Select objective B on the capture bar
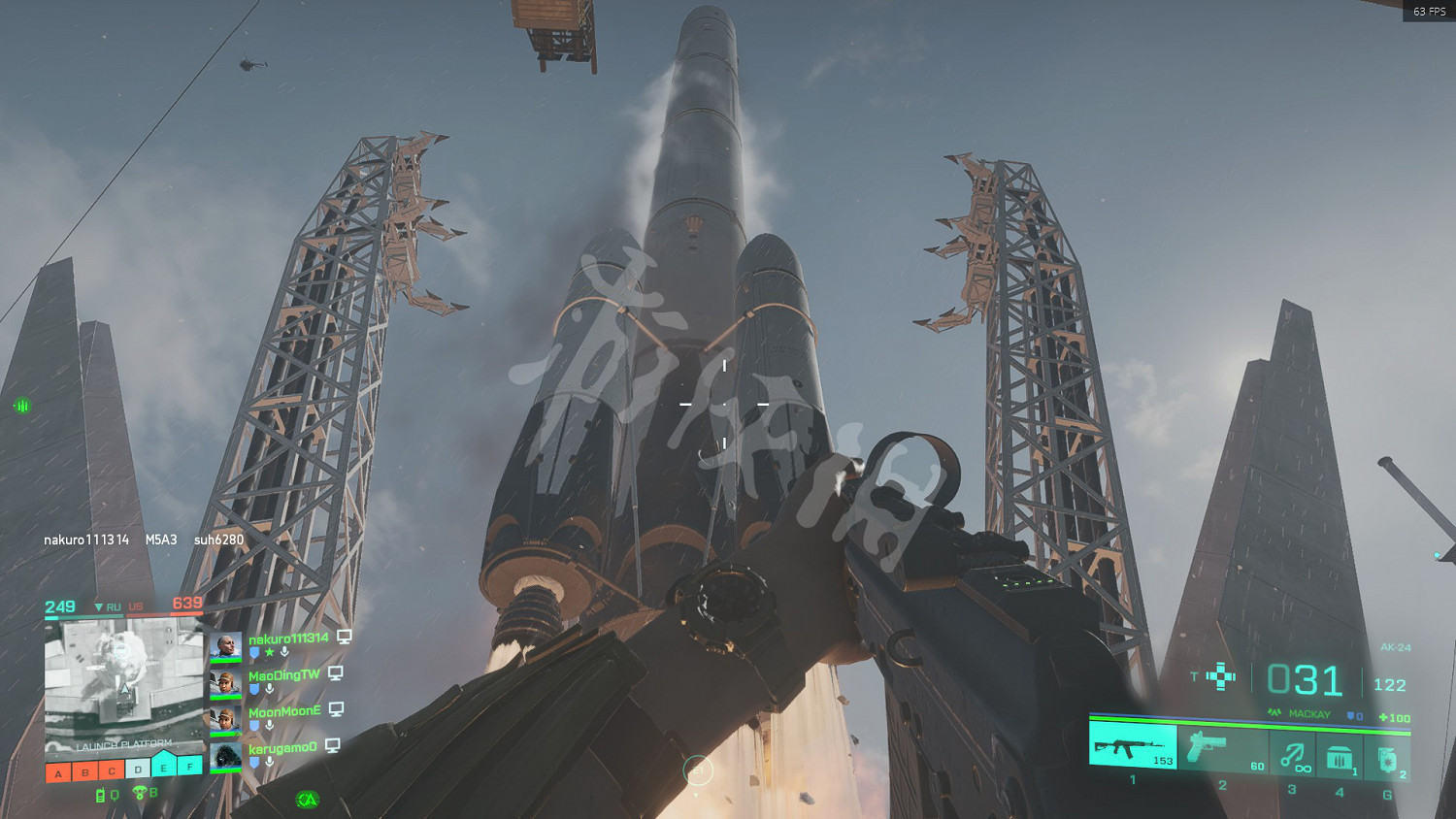This screenshot has height=819, width=1456. tap(85, 772)
